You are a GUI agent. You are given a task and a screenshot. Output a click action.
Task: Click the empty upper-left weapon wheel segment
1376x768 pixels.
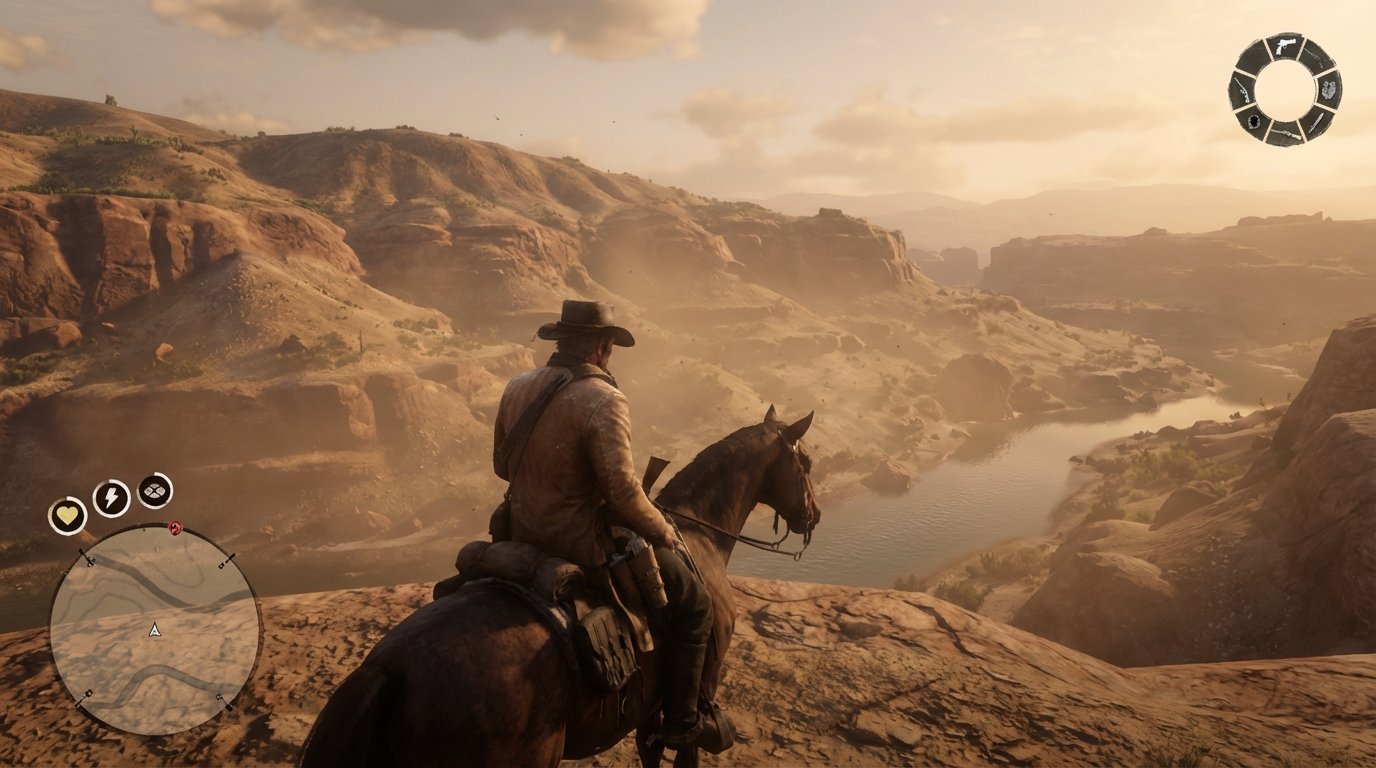(x=1255, y=57)
